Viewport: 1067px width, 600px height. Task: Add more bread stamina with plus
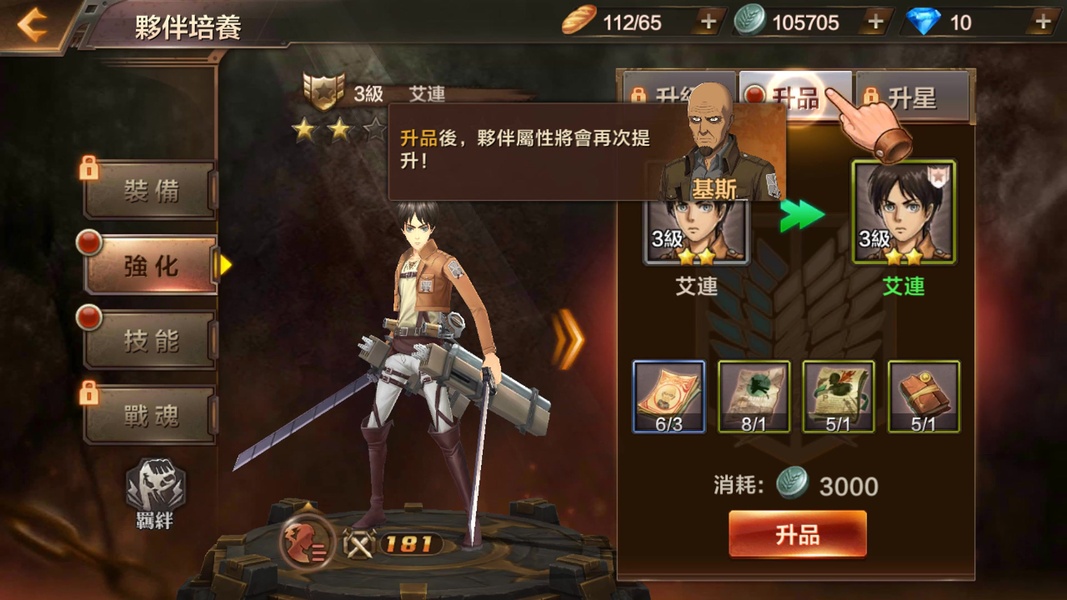(x=707, y=22)
